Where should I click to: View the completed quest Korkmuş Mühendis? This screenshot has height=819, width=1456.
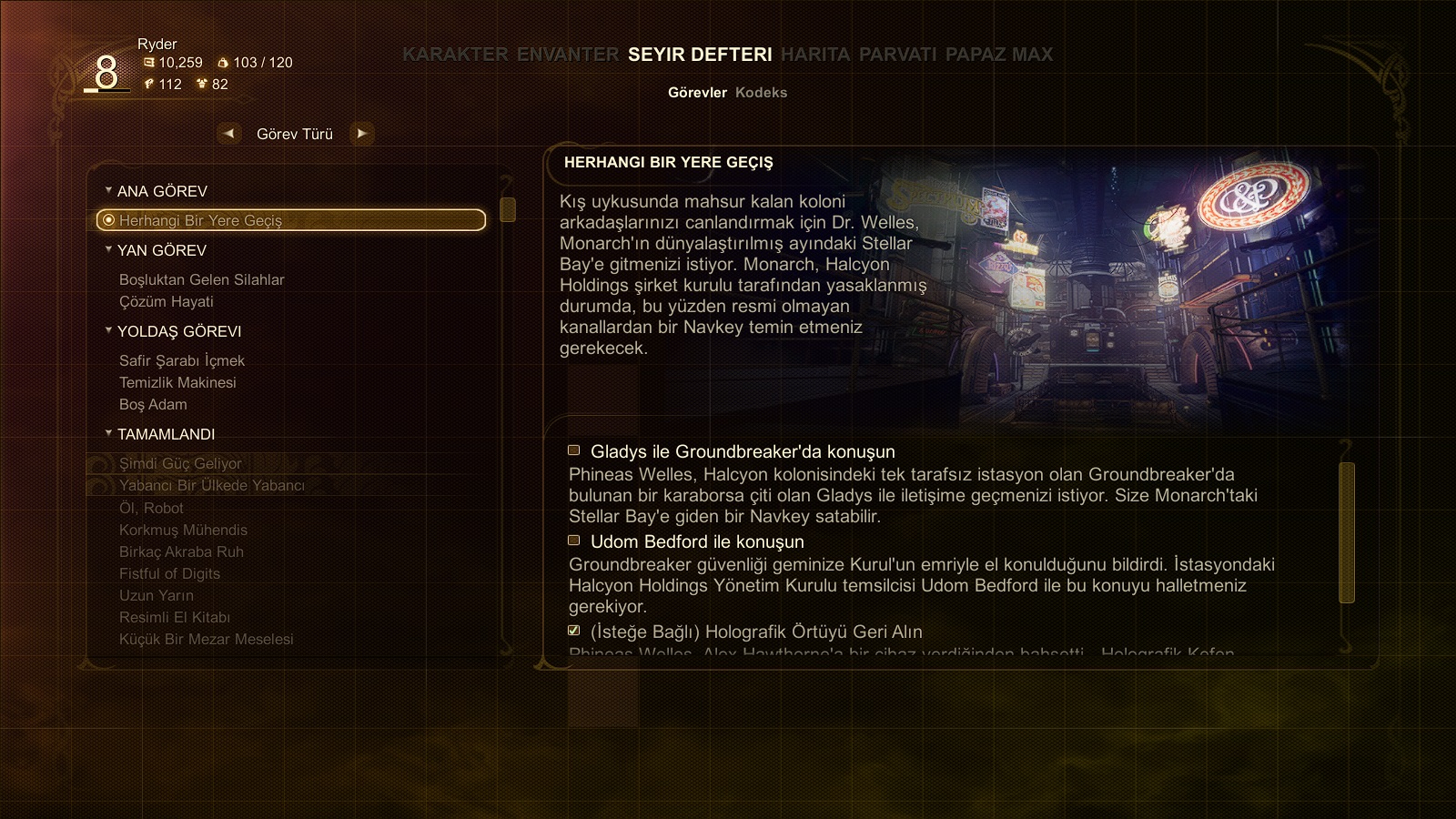pyautogui.click(x=183, y=530)
